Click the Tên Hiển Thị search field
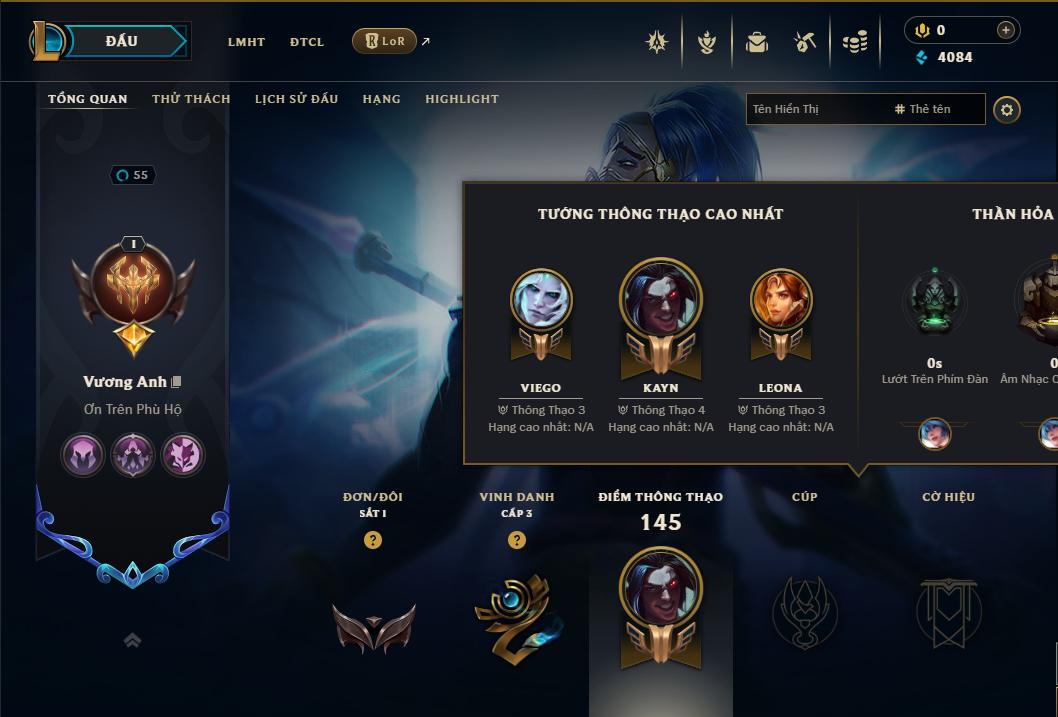This screenshot has width=1058, height=717. tap(815, 109)
